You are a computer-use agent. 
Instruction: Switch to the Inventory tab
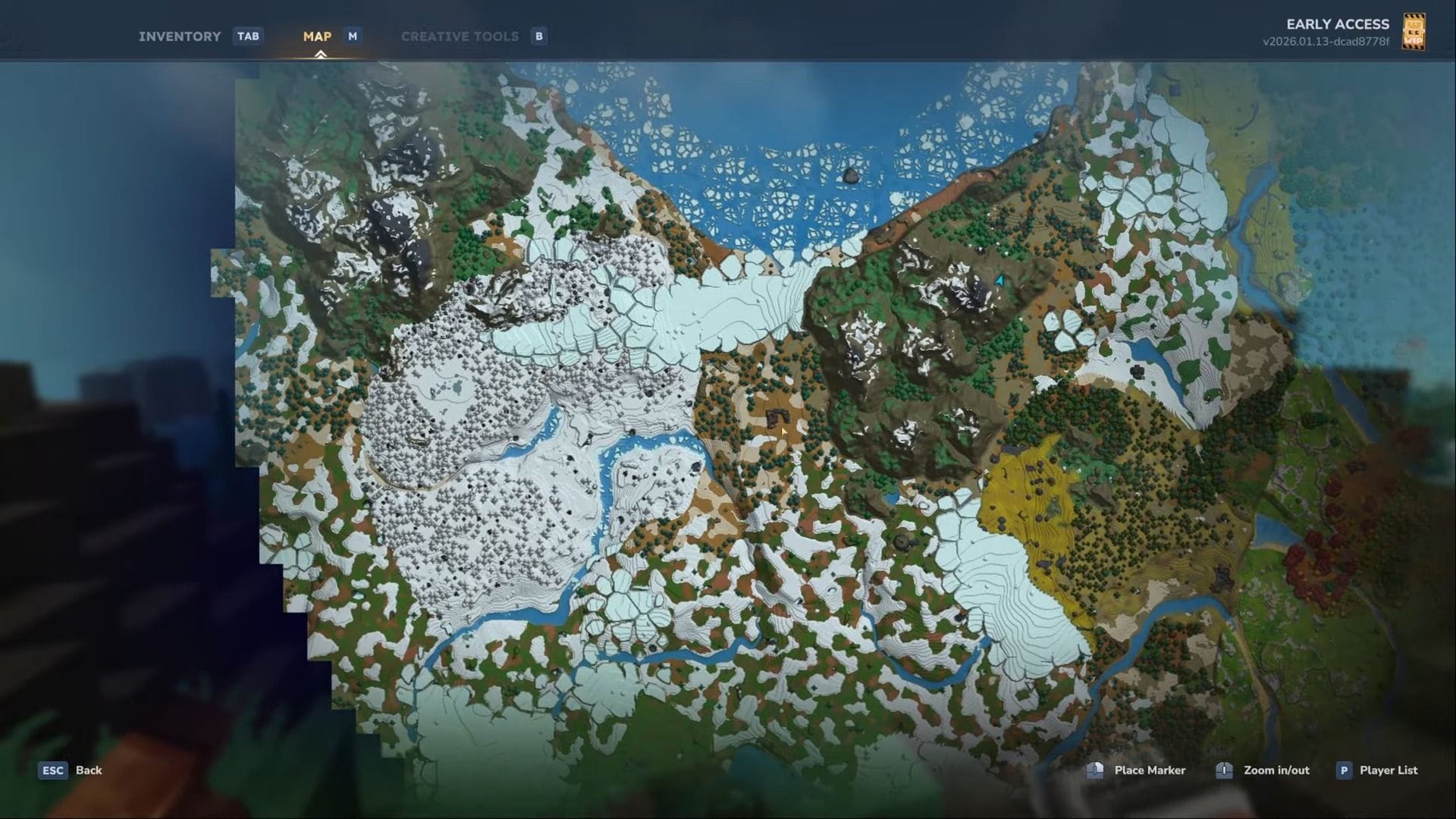click(x=180, y=36)
